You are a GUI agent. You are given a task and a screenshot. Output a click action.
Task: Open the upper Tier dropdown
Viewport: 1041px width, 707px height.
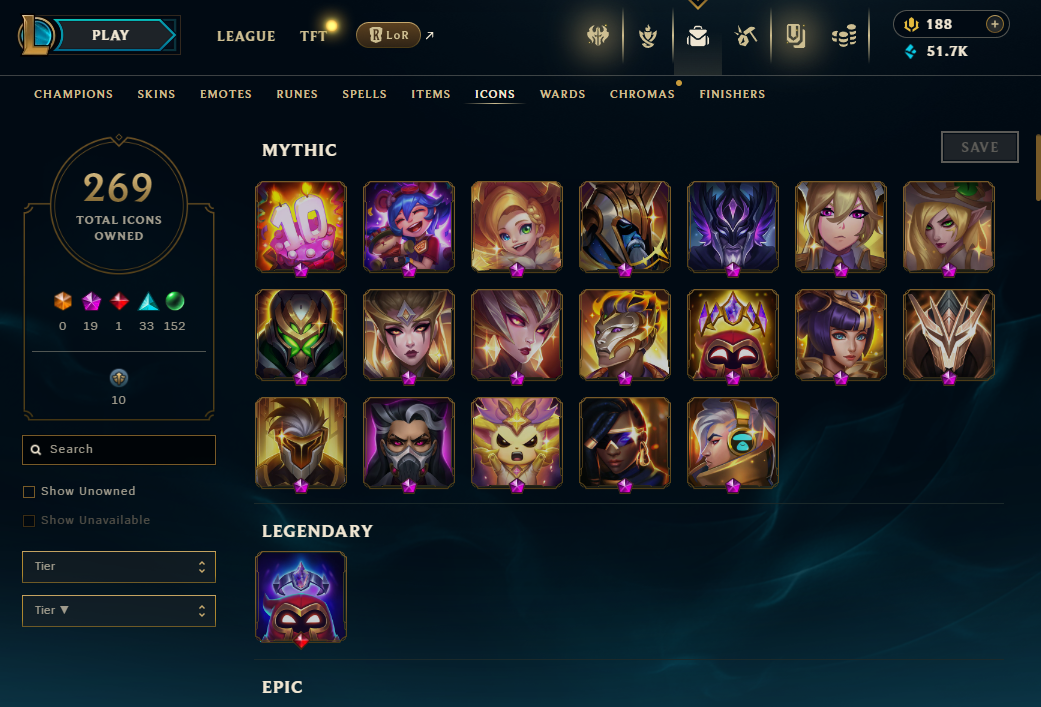(119, 567)
